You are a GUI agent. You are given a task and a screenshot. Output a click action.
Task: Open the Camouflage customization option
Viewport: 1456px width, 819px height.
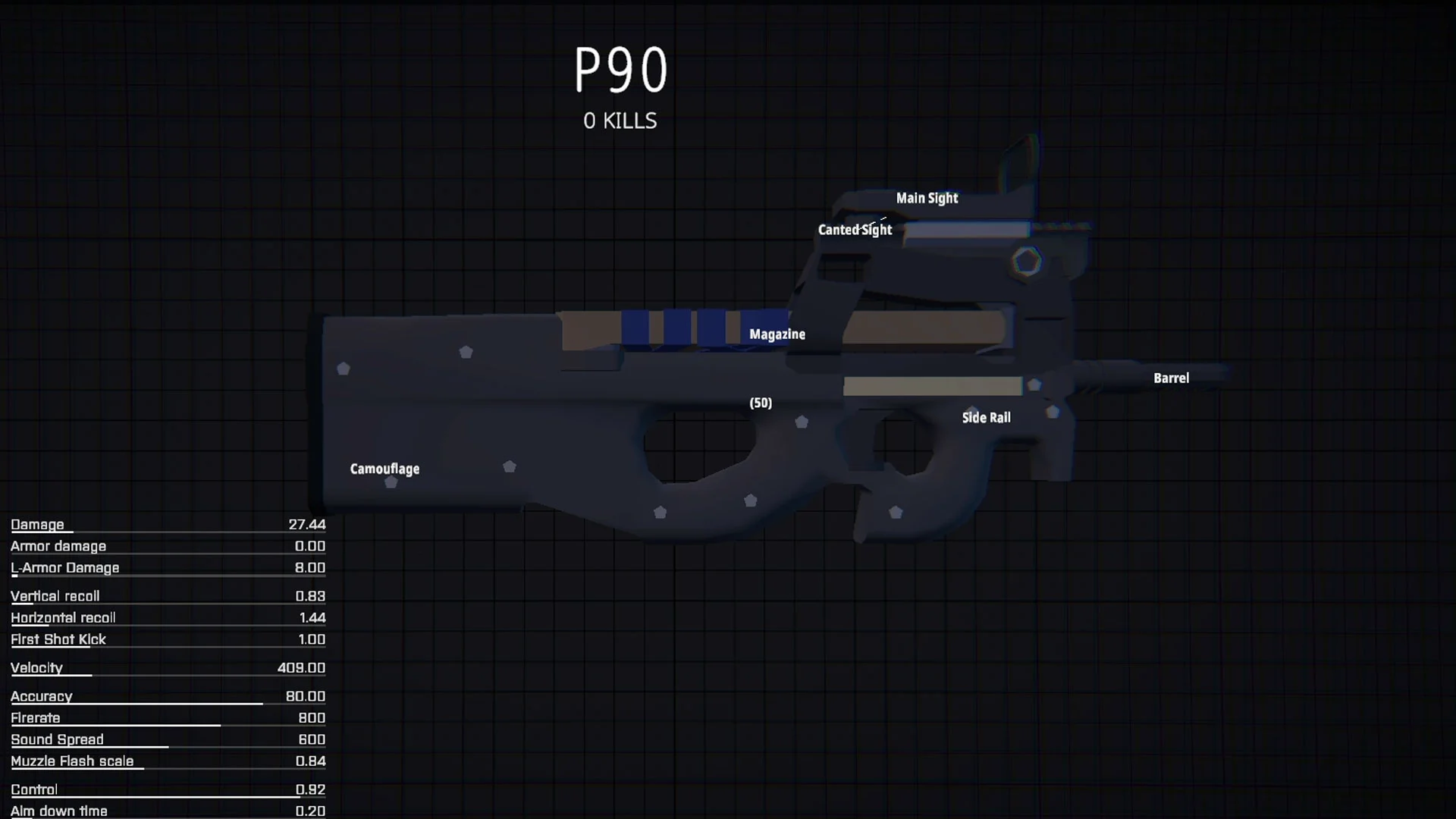click(384, 469)
